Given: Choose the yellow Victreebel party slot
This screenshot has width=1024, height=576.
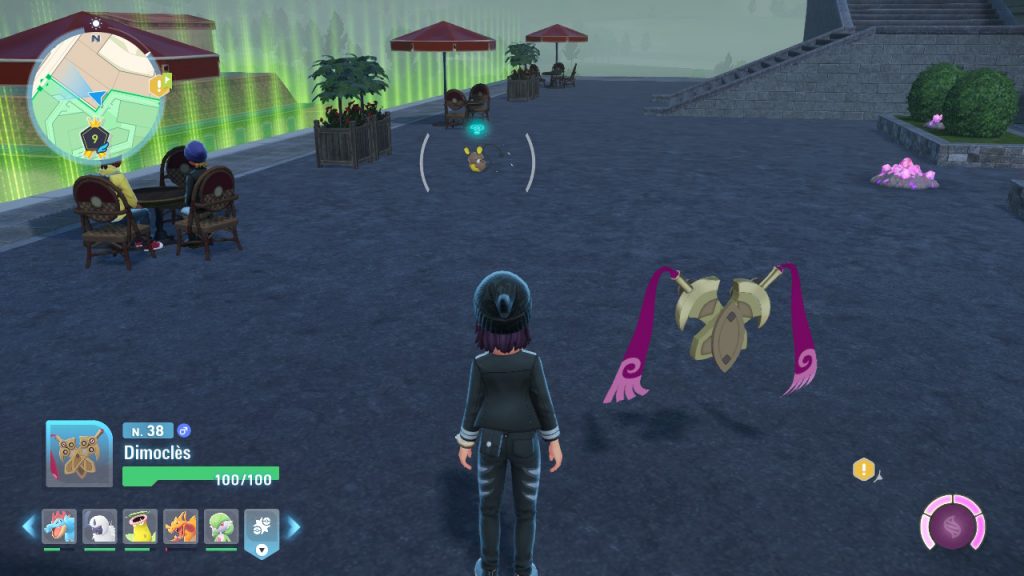Looking at the screenshot, I should point(141,526).
